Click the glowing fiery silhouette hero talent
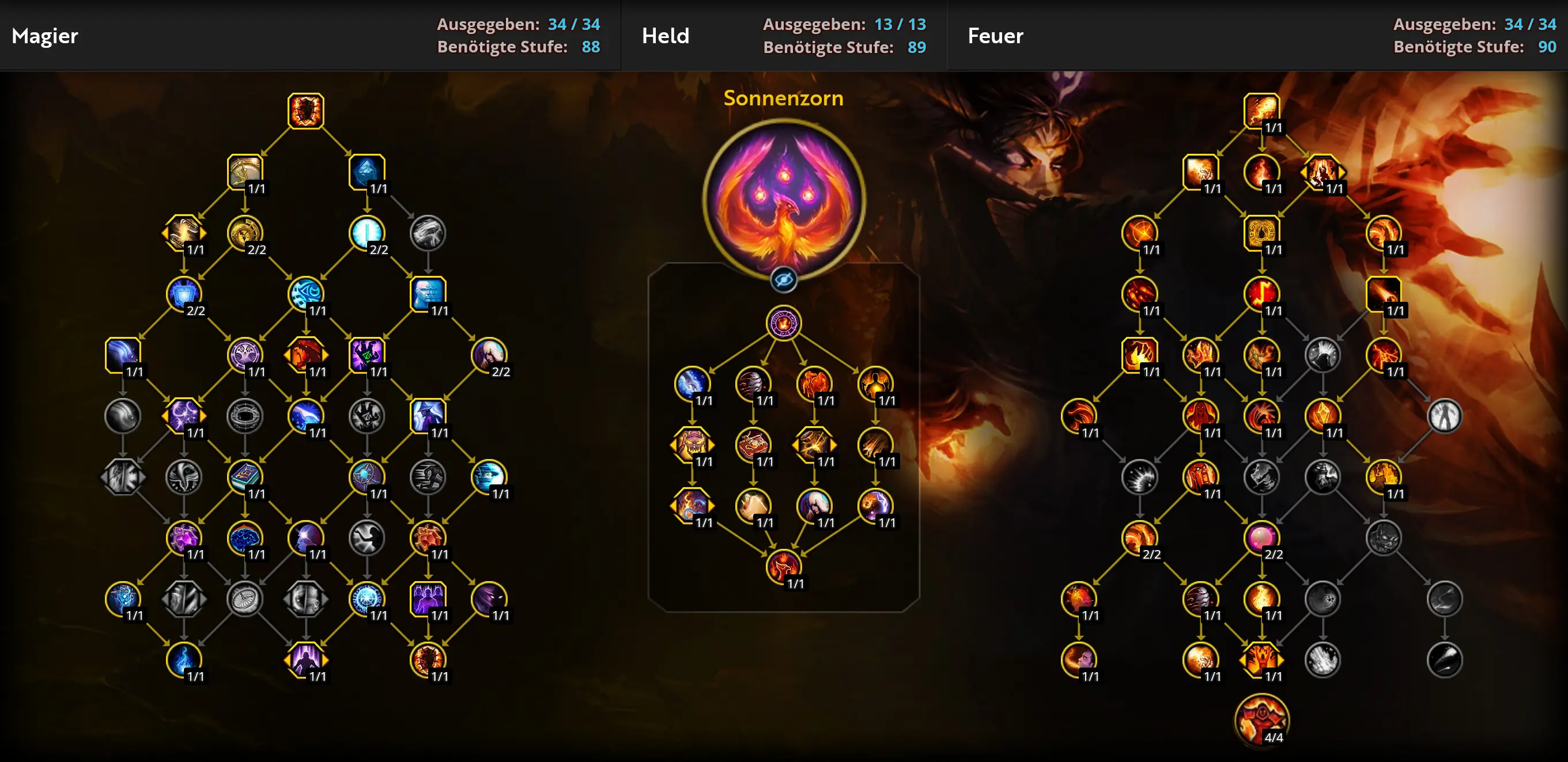This screenshot has height=762, width=1568. [x=875, y=384]
